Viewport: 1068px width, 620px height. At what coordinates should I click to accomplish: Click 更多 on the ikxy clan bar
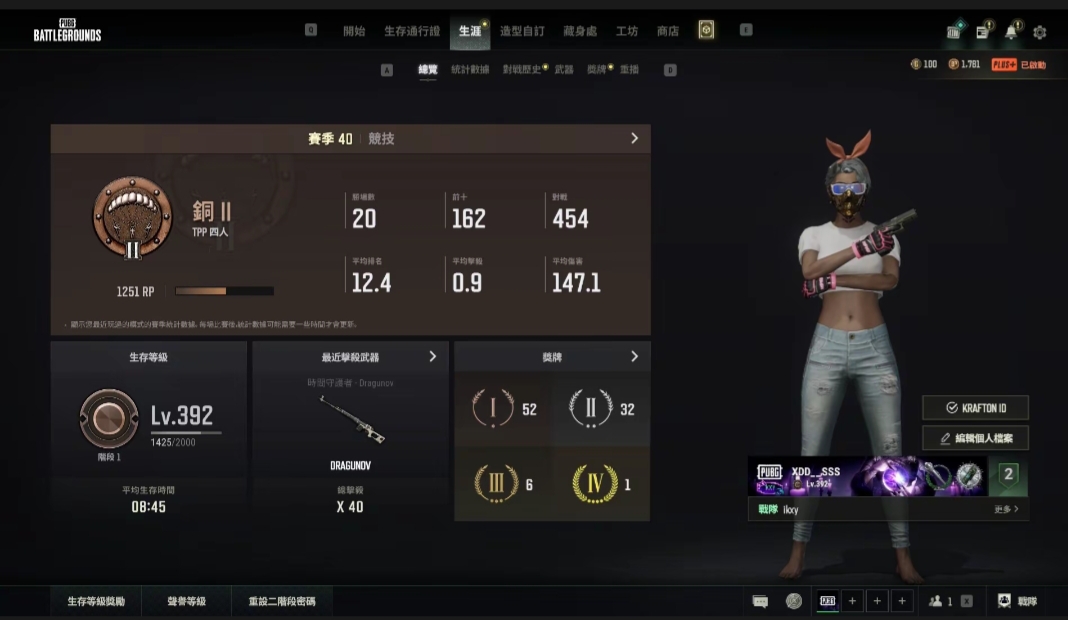[1007, 509]
